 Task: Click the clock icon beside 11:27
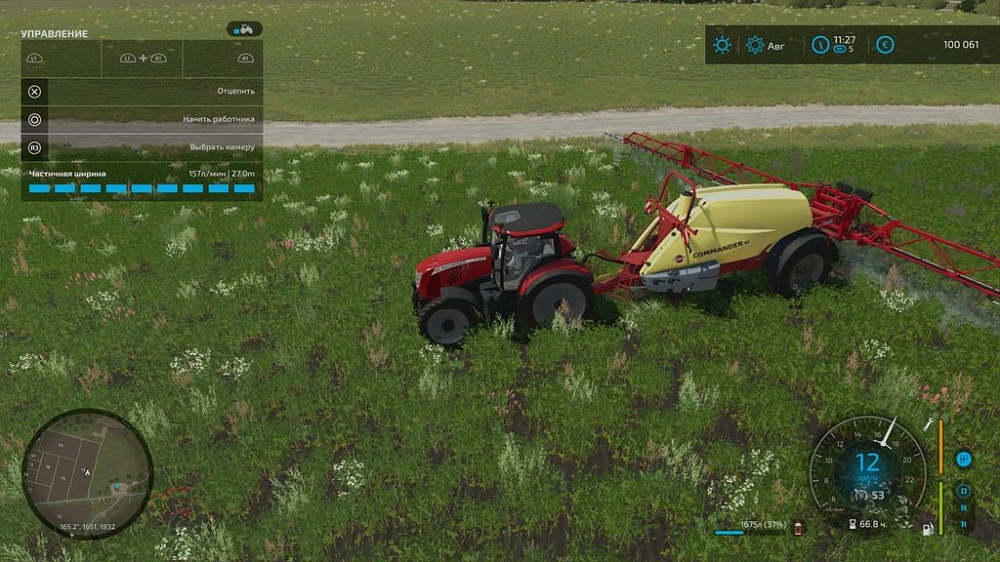820,44
